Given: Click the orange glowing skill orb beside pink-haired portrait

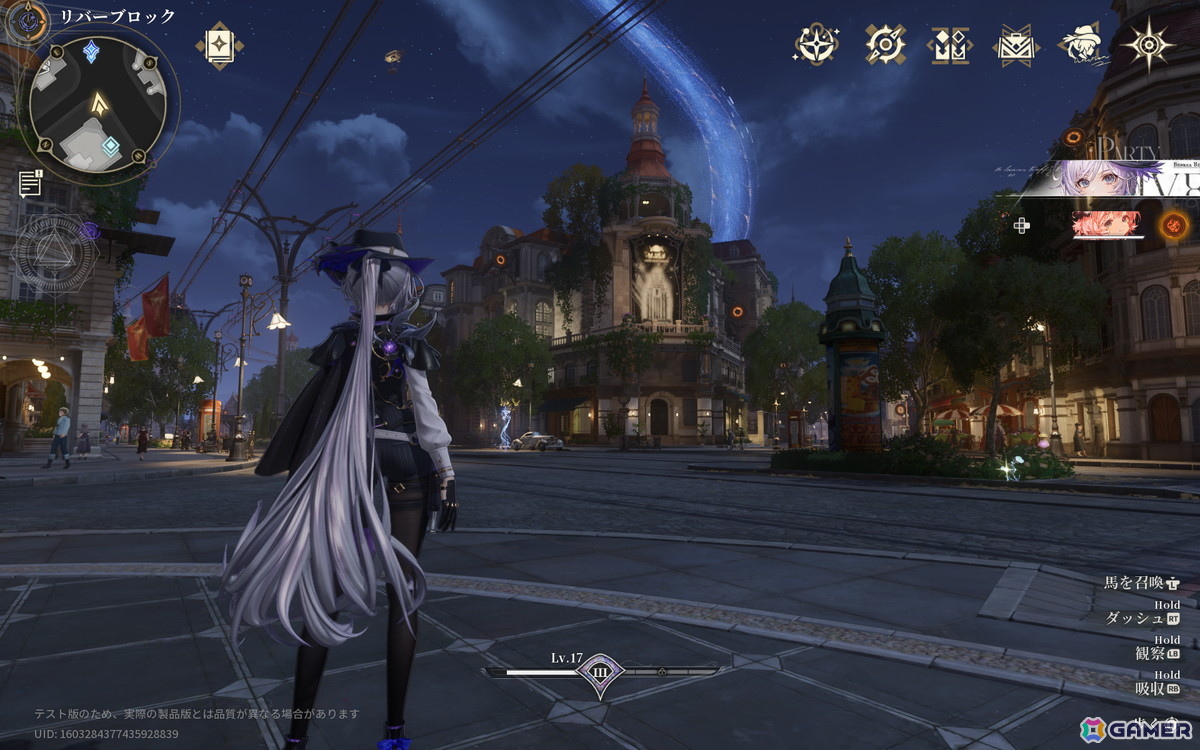Looking at the screenshot, I should click(1175, 225).
